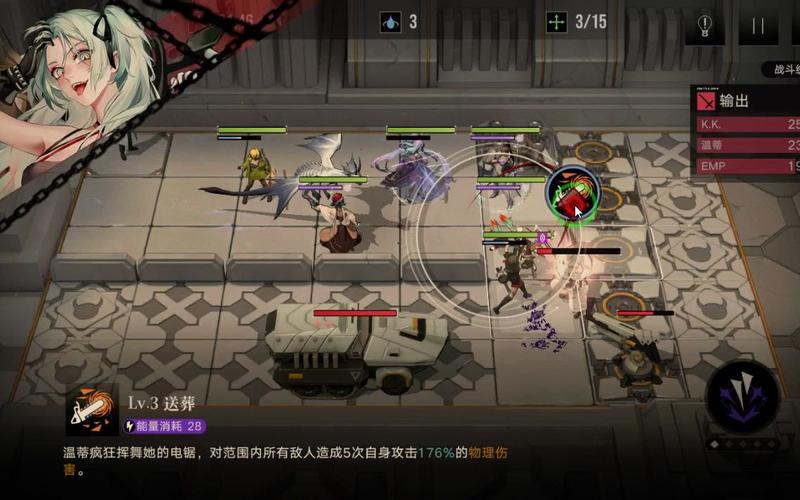Image resolution: width=800 pixels, height=500 pixels.
Task: Open the 战斗统计 battle stats tab
Action: [781, 69]
